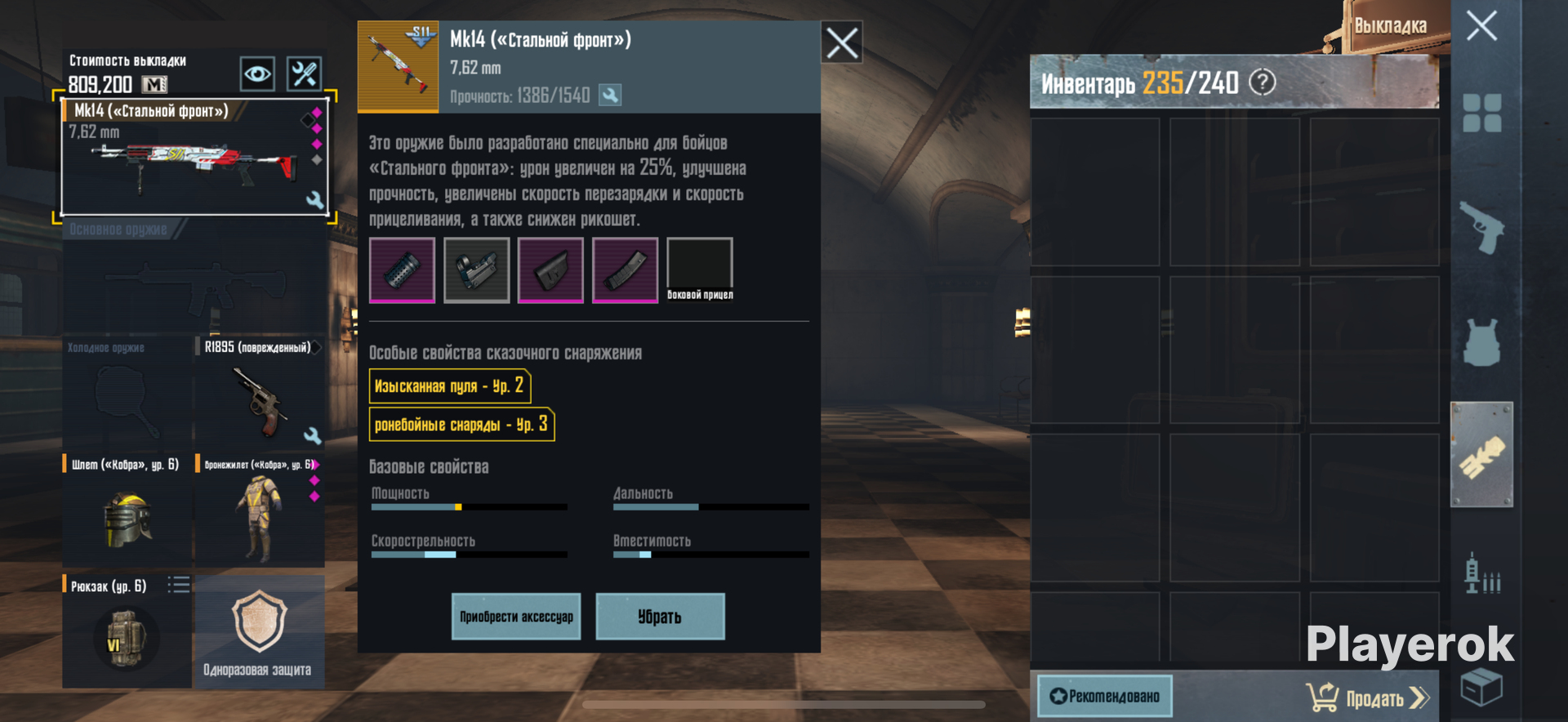Switch to the armor vest category
This screenshot has height=722, width=1568.
[x=1481, y=342]
